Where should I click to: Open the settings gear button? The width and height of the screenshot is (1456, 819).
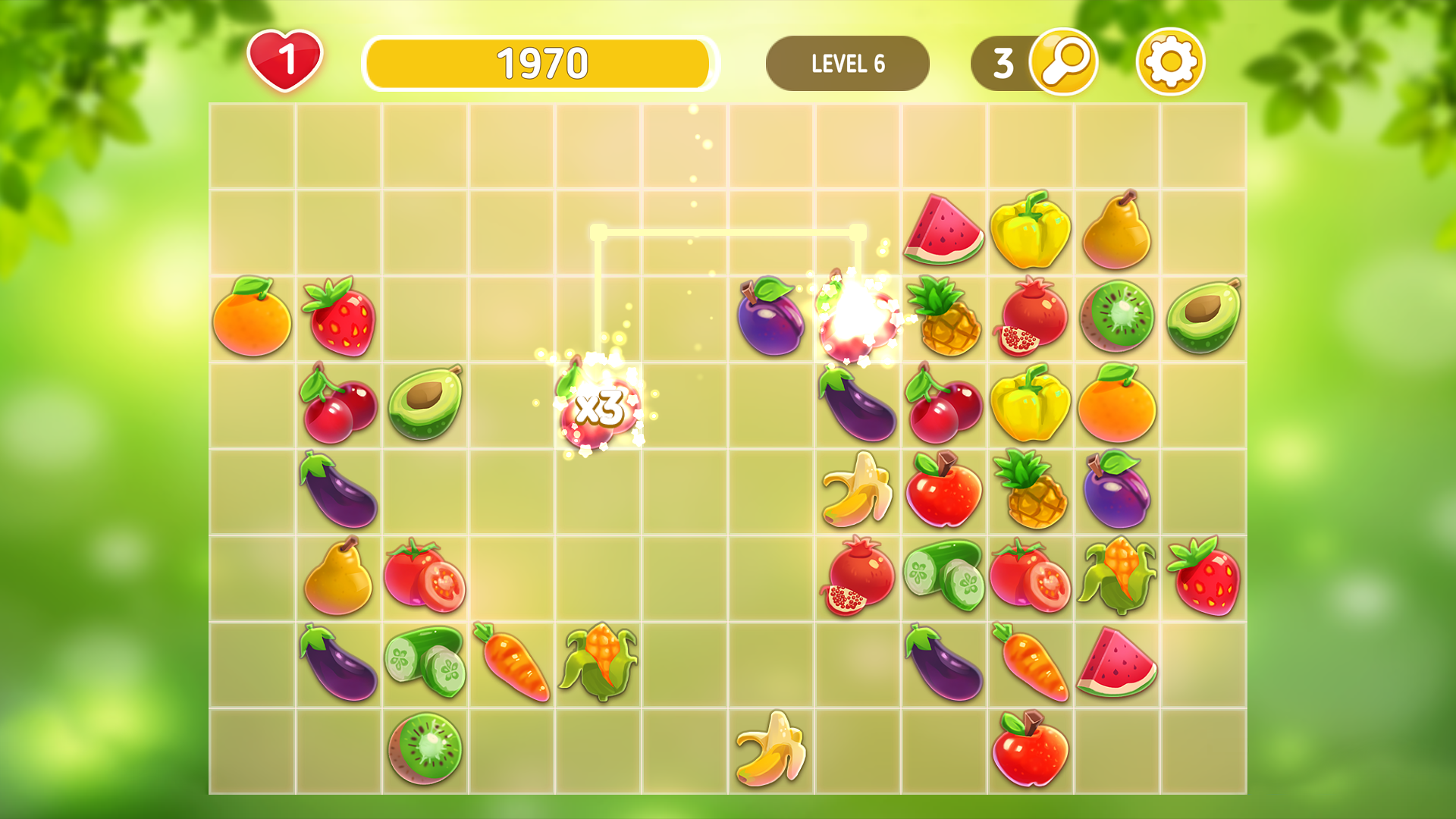tap(1170, 62)
